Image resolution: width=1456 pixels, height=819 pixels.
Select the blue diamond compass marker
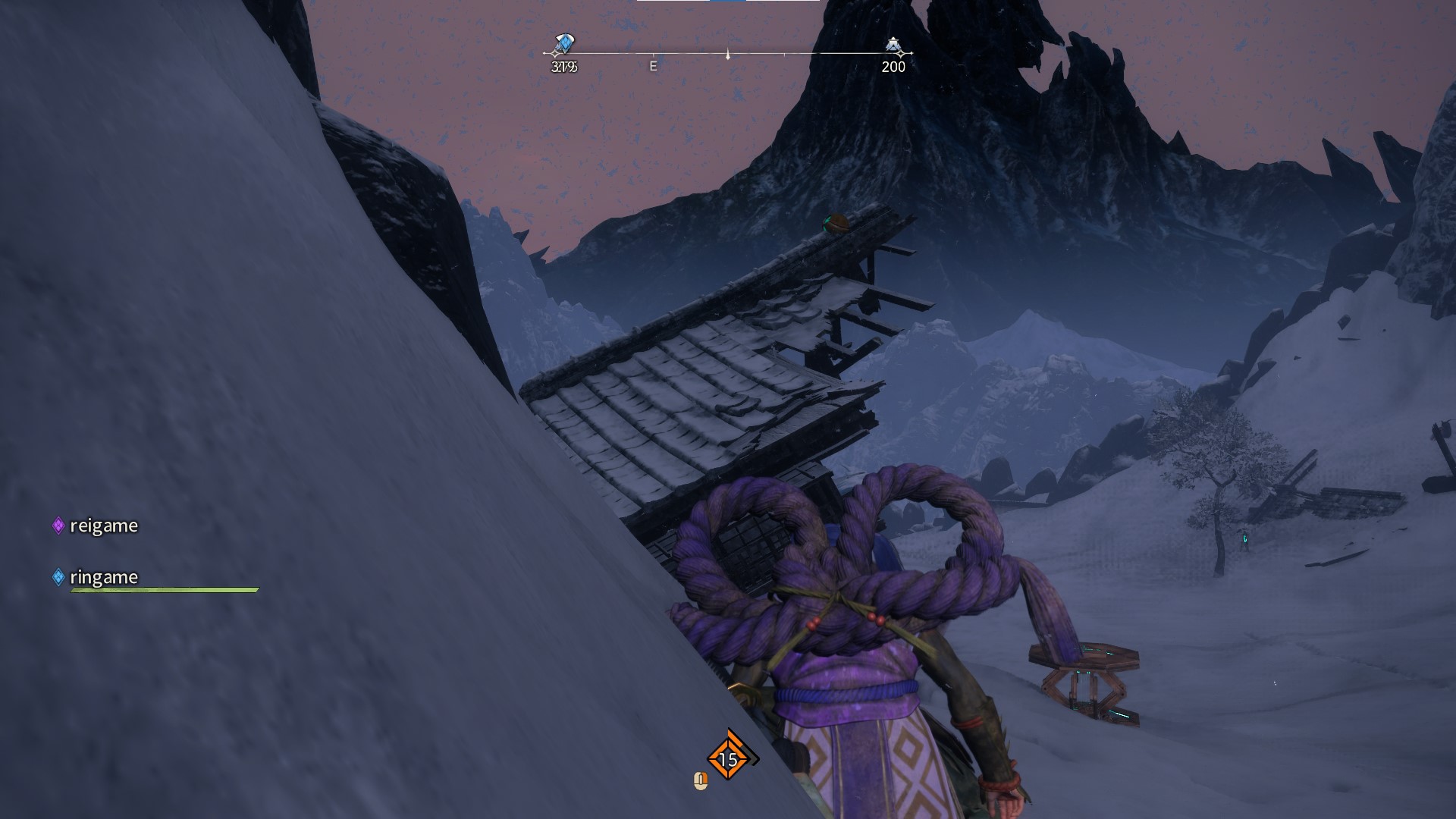(x=564, y=44)
